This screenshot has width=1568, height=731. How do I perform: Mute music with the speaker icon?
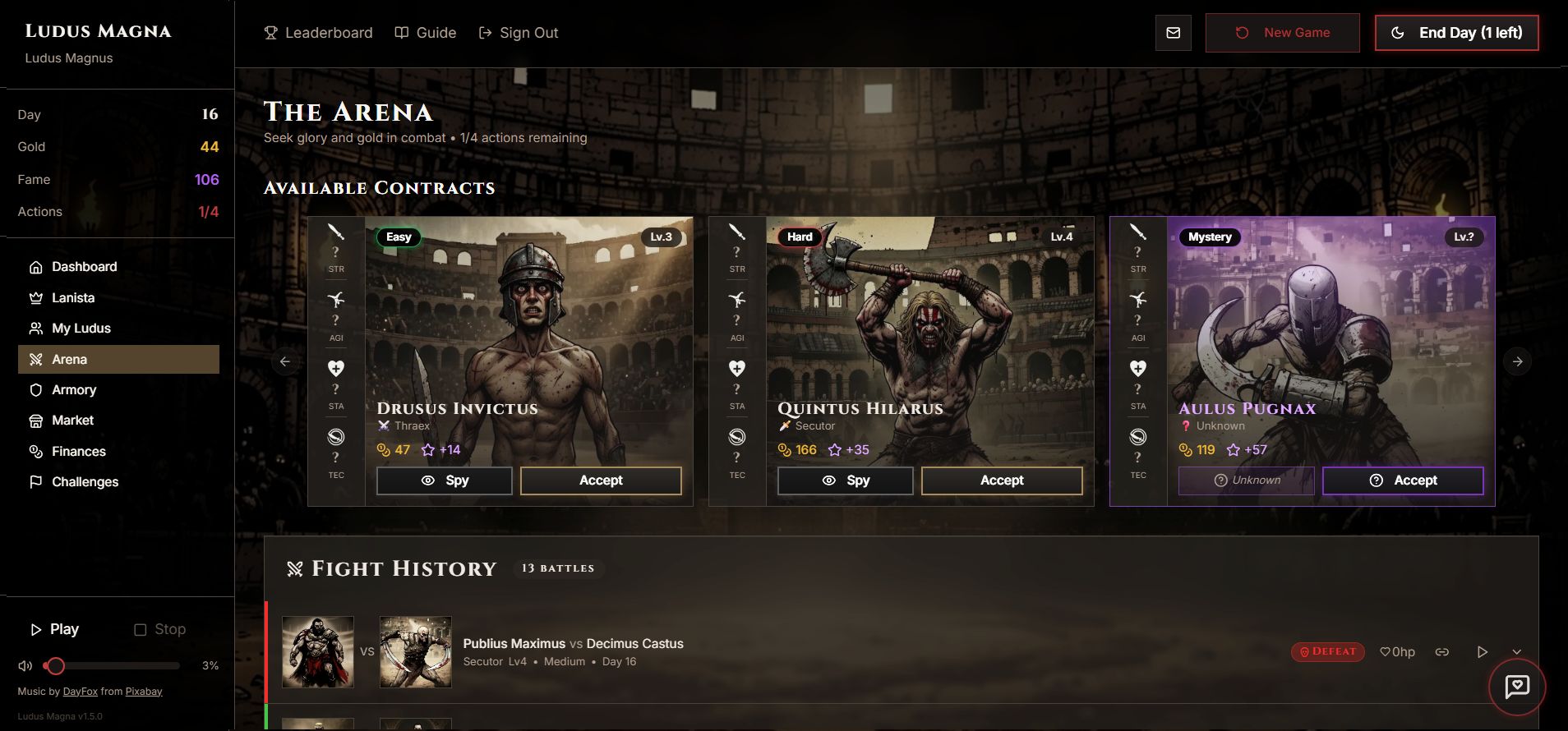tap(25, 665)
